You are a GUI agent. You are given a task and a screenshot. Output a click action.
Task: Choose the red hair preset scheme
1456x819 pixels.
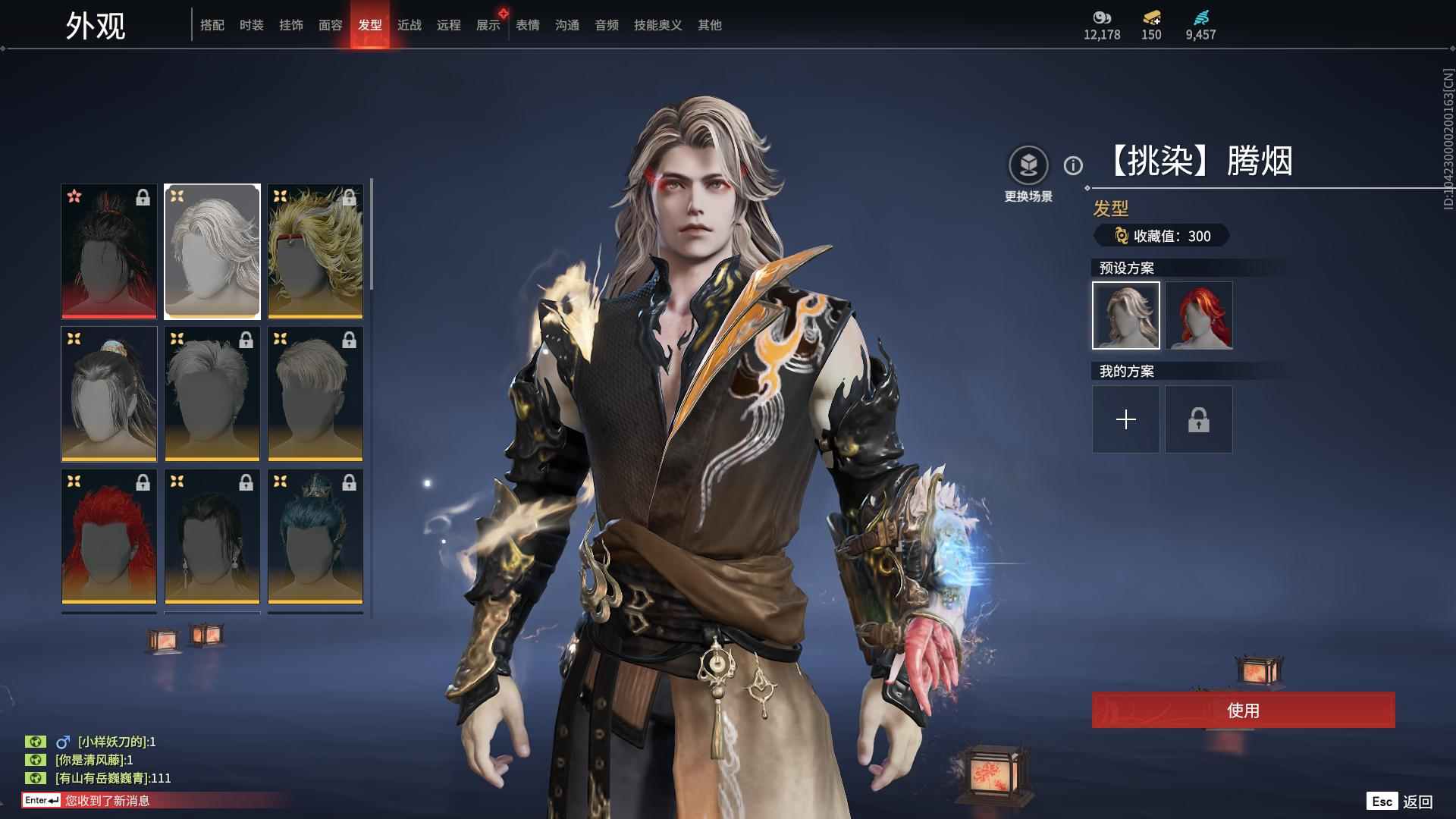[1199, 315]
